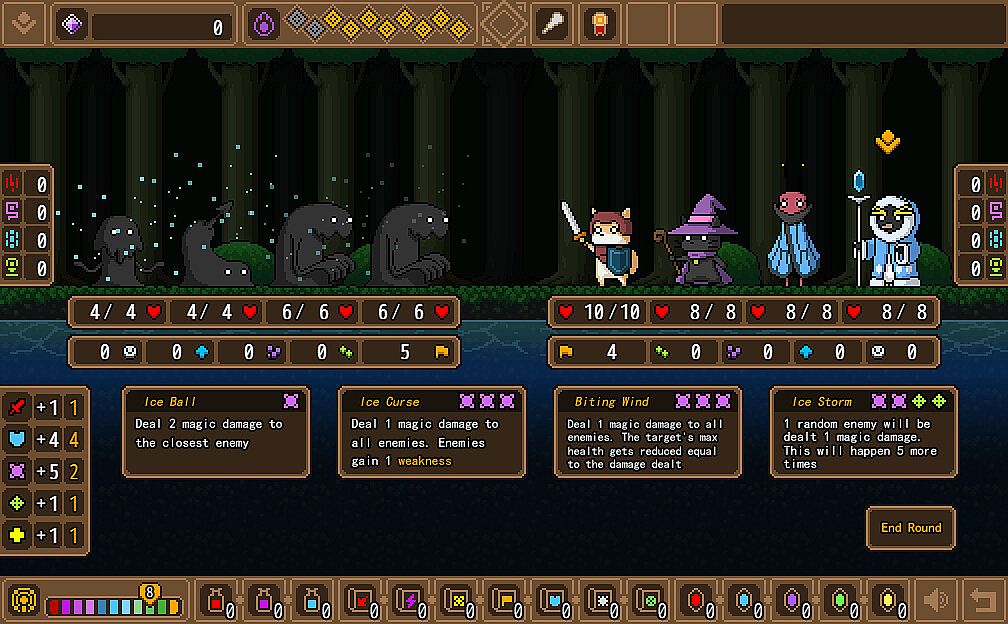Cast the Ice Ball spell
The height and width of the screenshot is (624, 1008).
pos(216,432)
